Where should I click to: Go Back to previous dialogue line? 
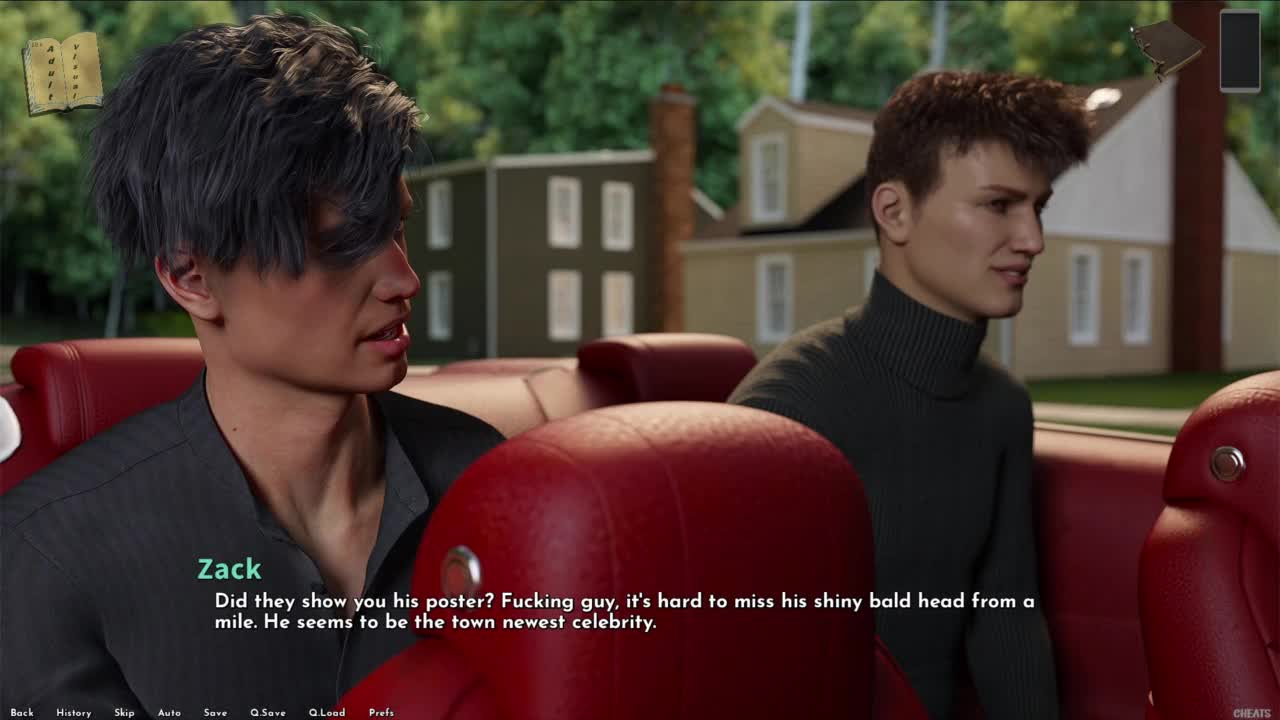(22, 713)
